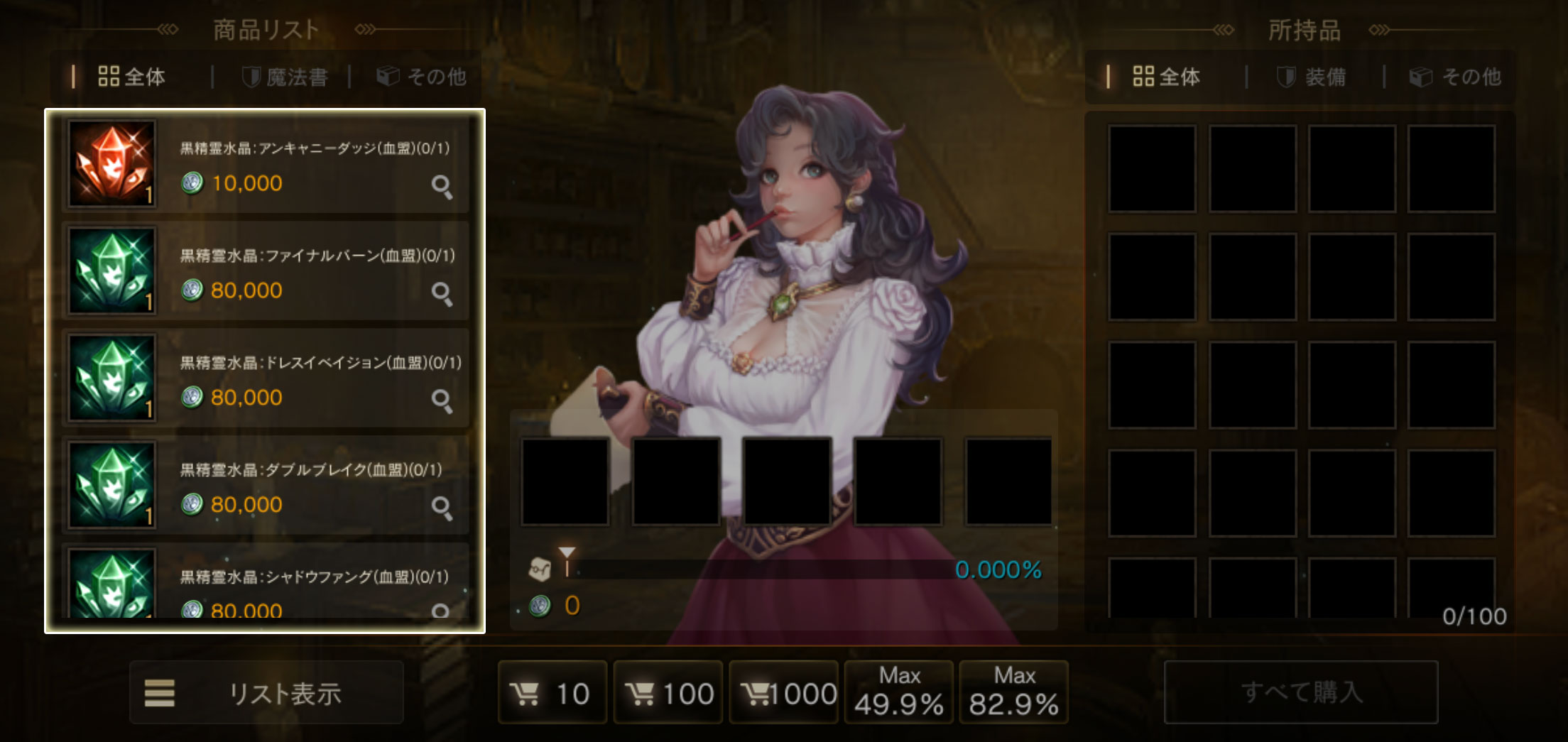Add 100 units with cart button
This screenshot has height=742, width=1568.
click(x=668, y=693)
